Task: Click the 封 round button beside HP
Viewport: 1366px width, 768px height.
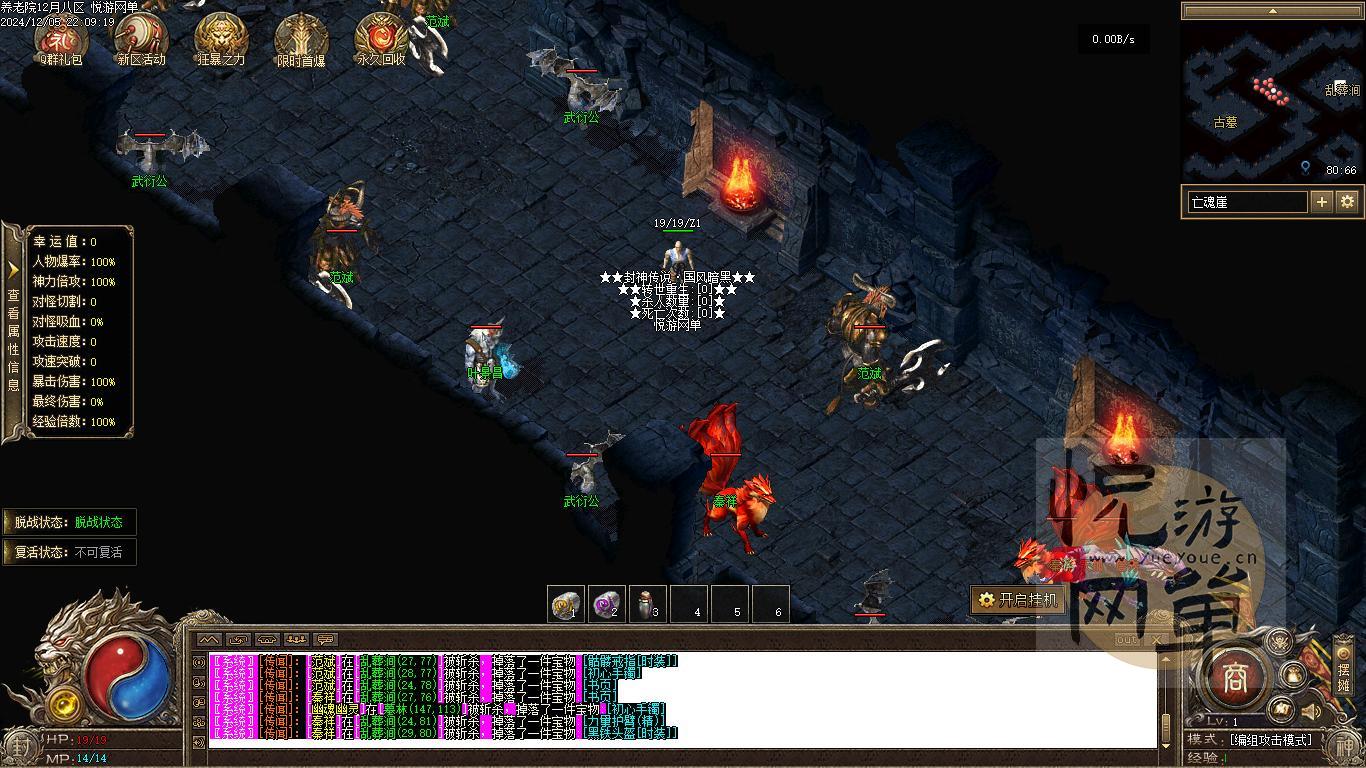Action: pyautogui.click(x=22, y=745)
